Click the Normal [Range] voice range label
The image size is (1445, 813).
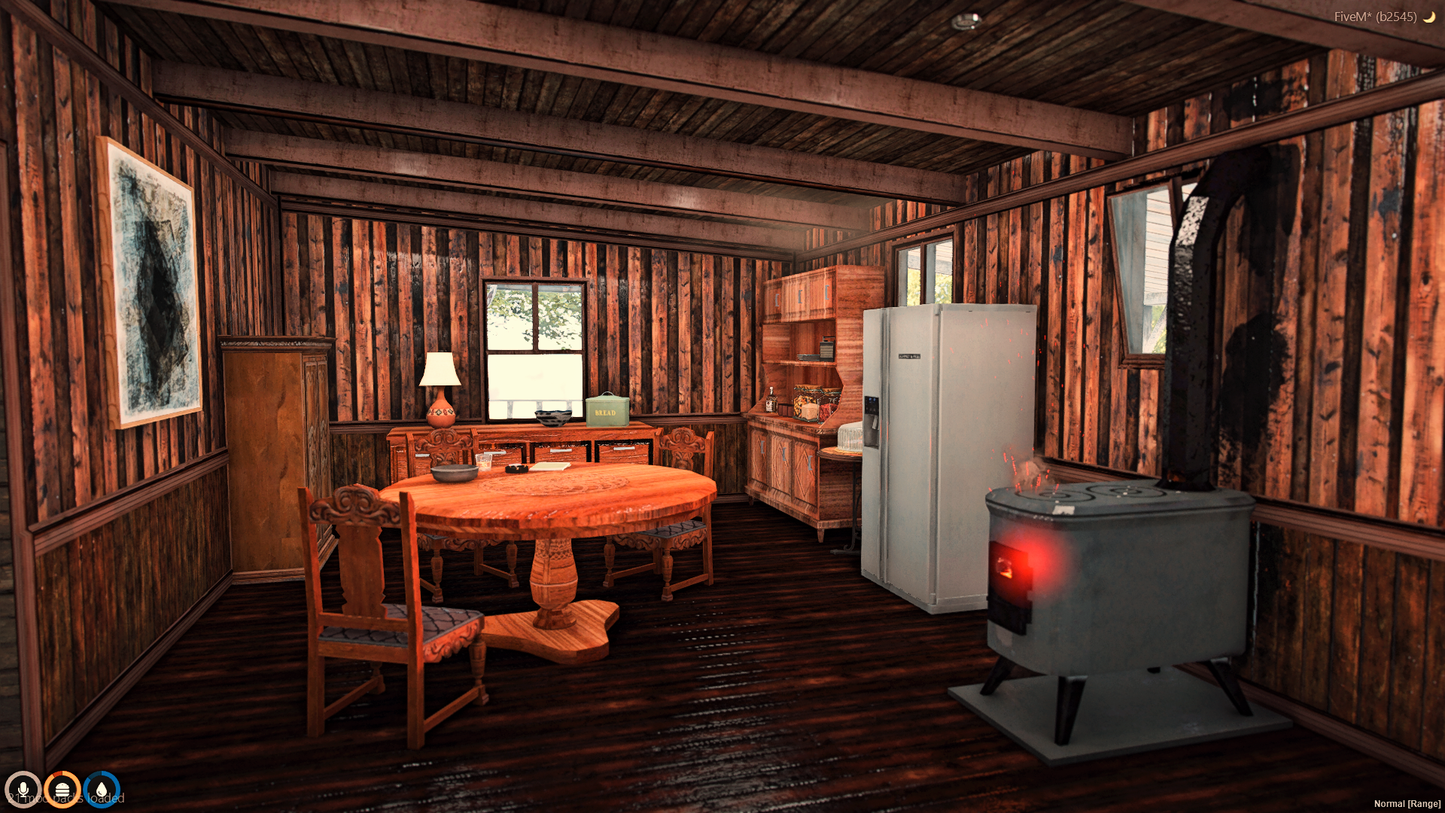[1406, 803]
